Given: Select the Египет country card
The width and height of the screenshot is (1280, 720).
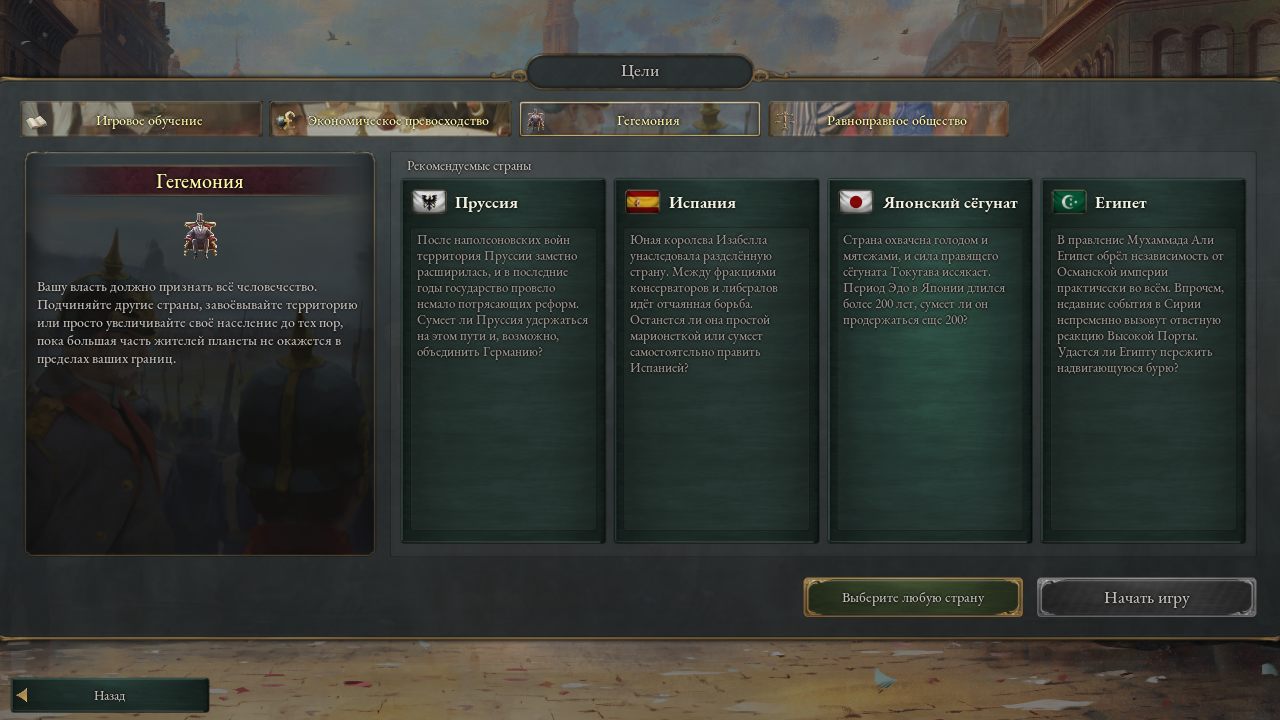Looking at the screenshot, I should (x=1143, y=360).
